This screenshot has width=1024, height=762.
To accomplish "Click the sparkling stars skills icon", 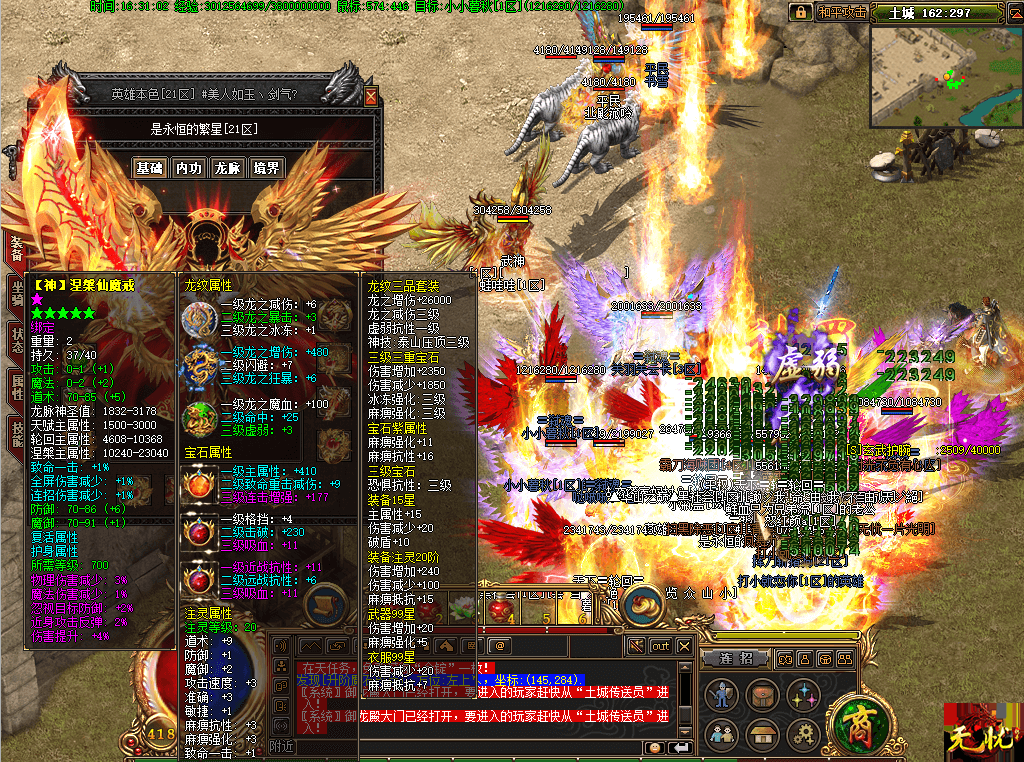I will click(804, 693).
